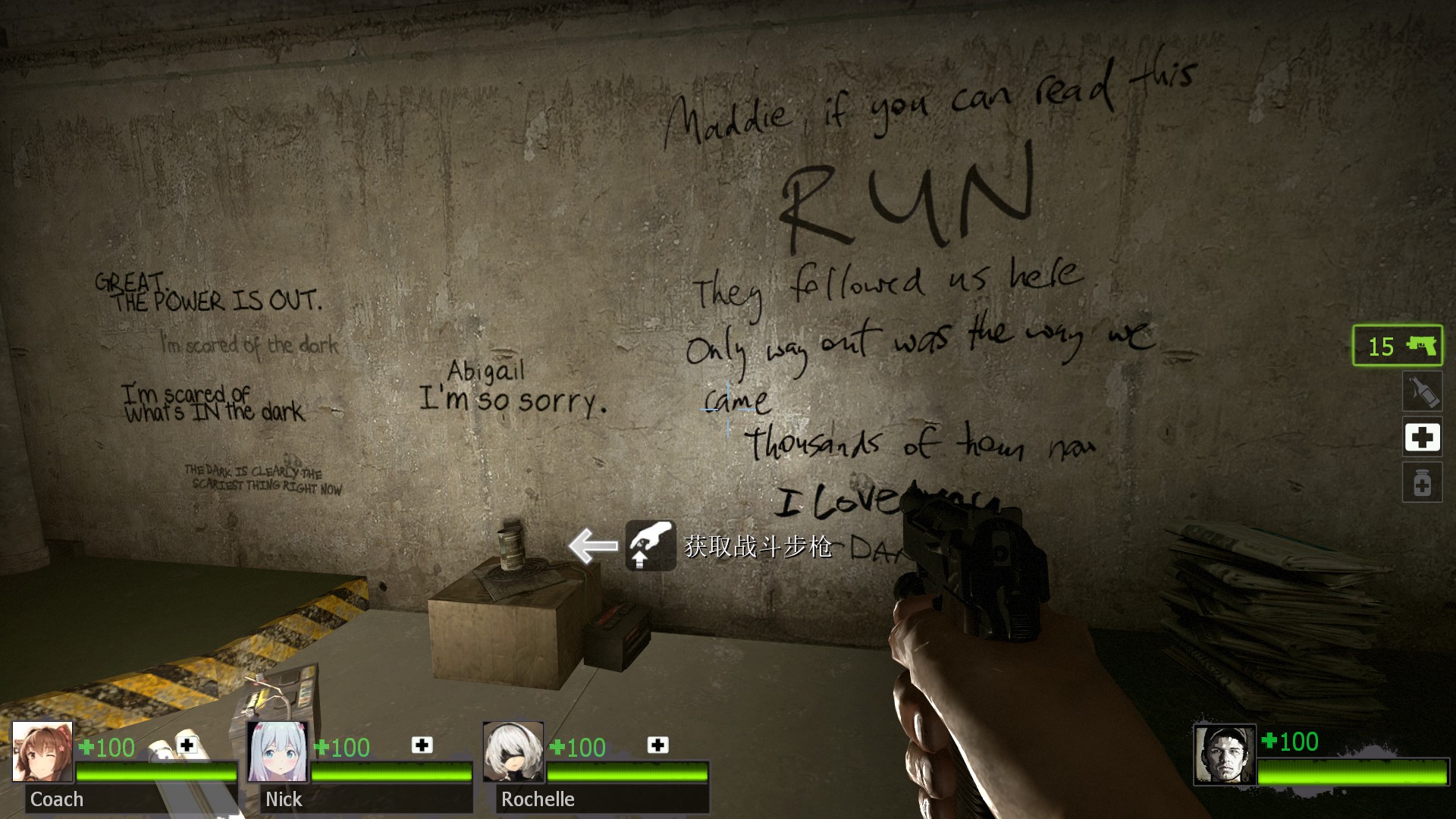
Task: Click the medkit icon beside Nick's health
Action: [x=422, y=745]
